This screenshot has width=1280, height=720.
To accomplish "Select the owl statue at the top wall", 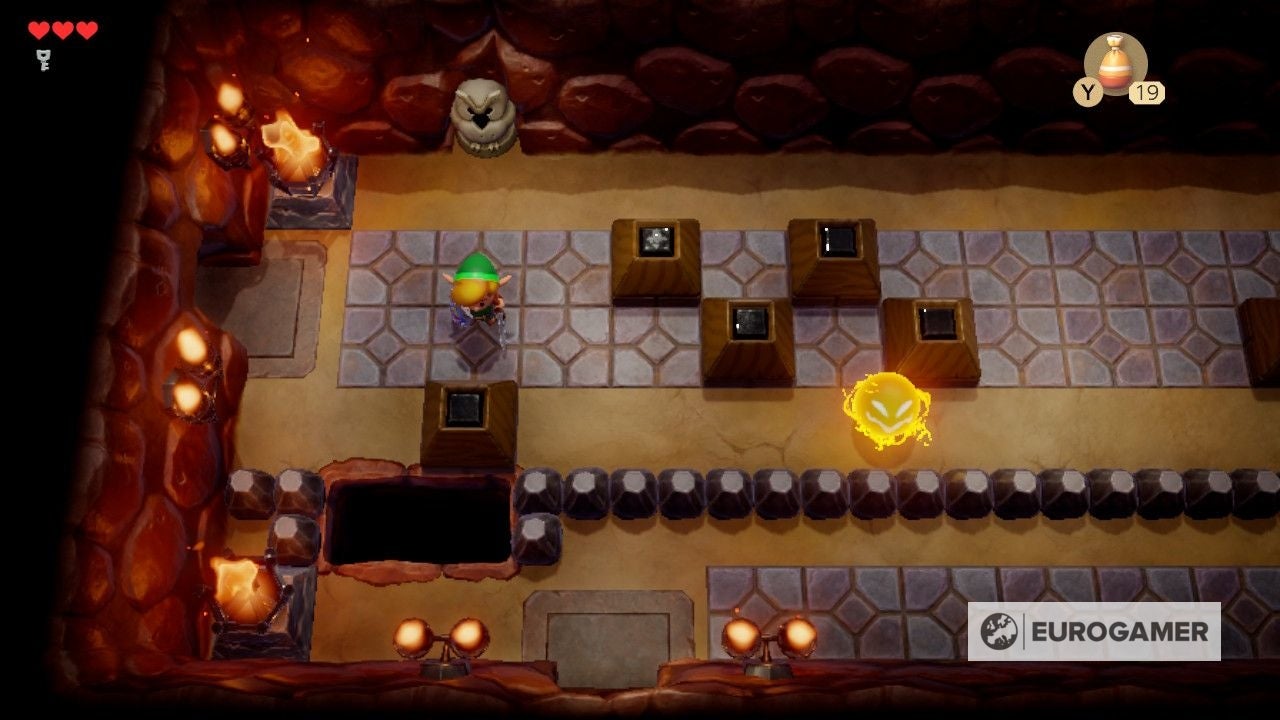I will [x=484, y=115].
